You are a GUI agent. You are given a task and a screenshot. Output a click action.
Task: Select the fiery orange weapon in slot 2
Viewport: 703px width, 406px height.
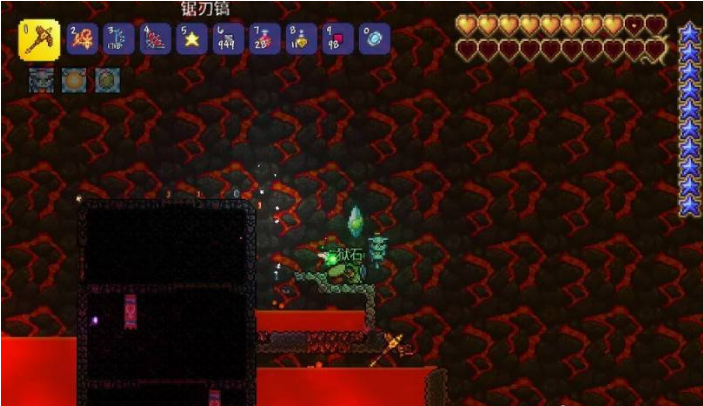click(x=84, y=39)
